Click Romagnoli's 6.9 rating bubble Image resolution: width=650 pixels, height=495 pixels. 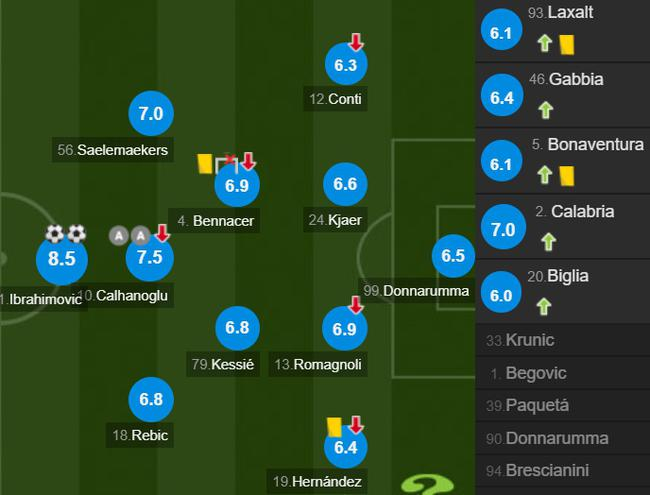coord(346,328)
